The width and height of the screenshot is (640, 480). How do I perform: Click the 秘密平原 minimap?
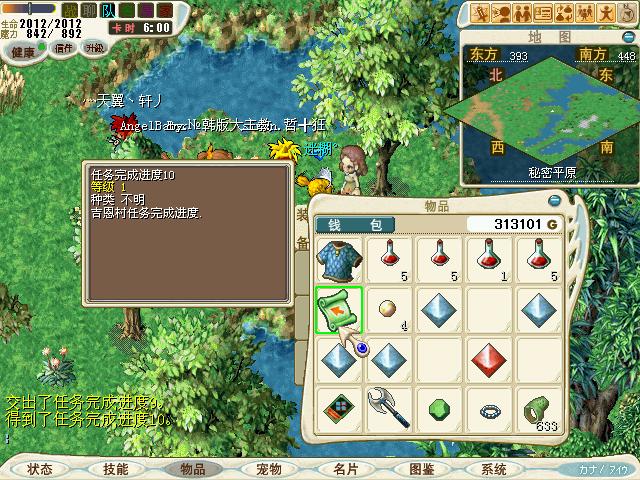(547, 115)
